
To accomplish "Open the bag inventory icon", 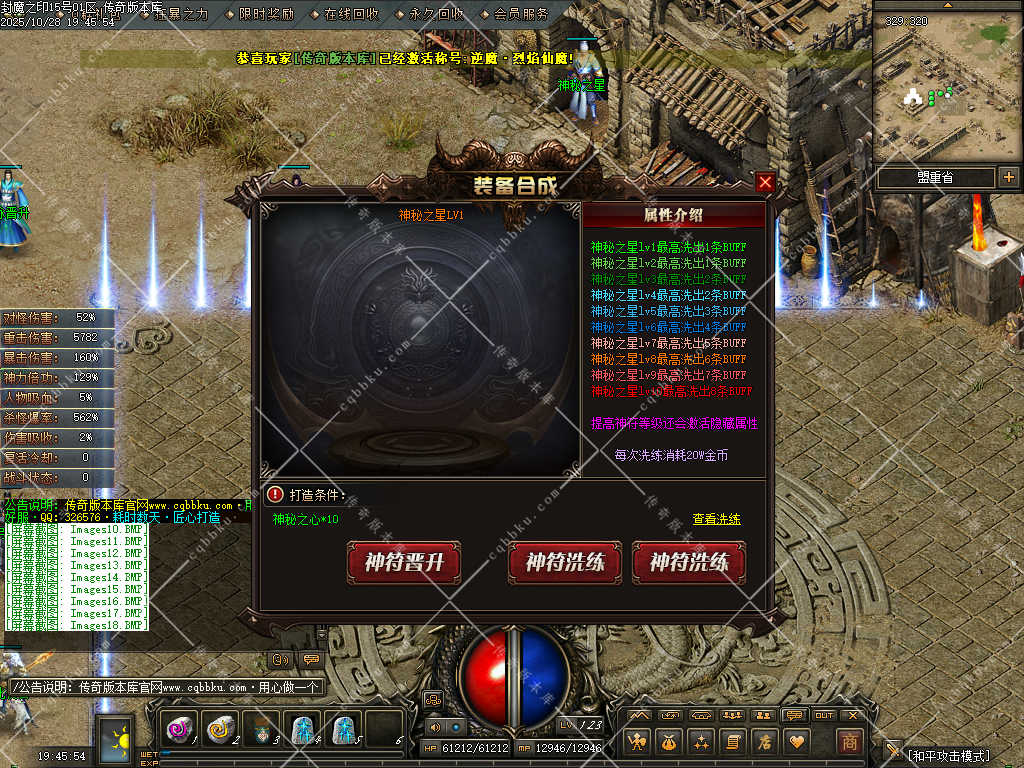I will coord(668,742).
